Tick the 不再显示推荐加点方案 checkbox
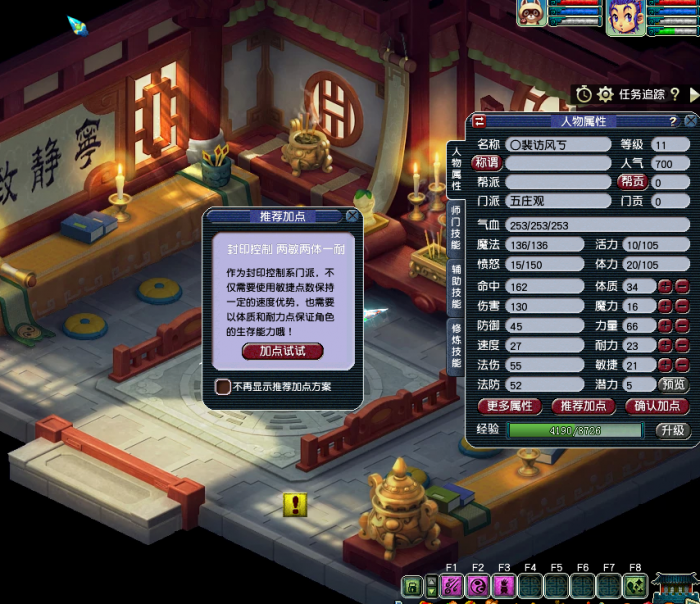 click(x=223, y=386)
